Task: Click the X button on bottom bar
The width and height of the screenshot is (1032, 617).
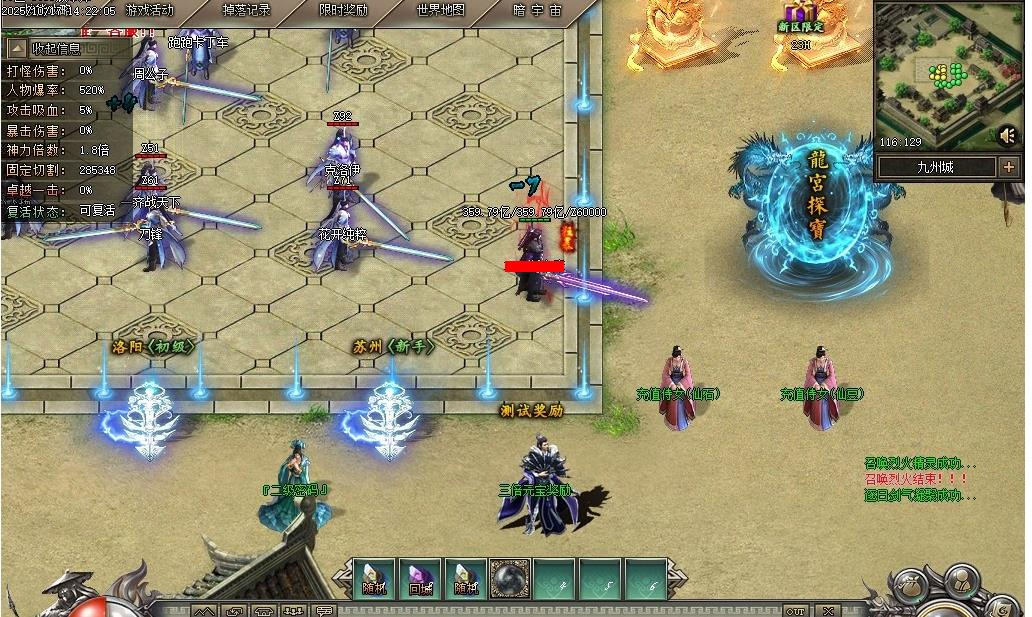Action: coord(828,610)
